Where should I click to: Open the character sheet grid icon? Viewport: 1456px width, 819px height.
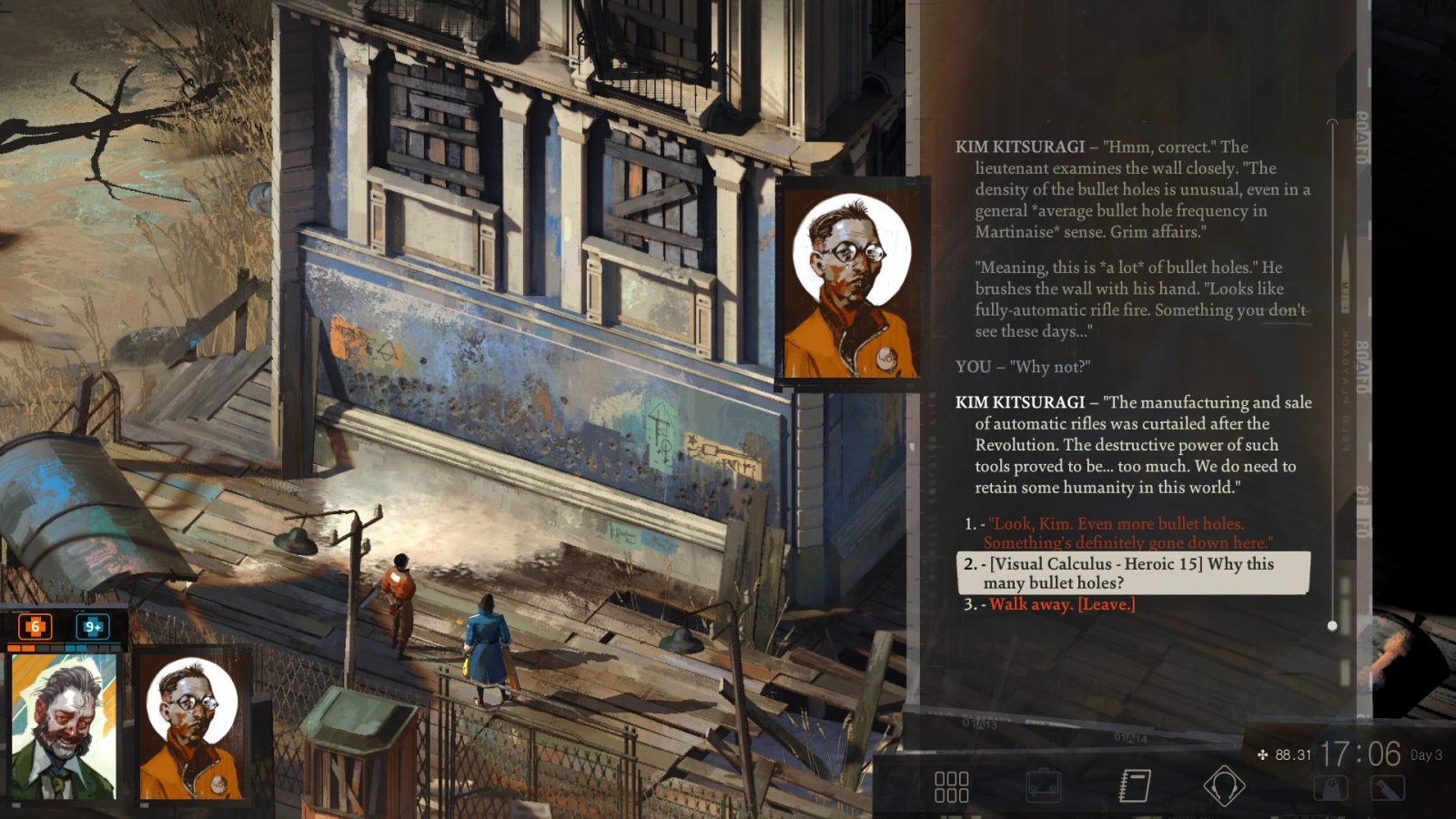tap(951, 787)
